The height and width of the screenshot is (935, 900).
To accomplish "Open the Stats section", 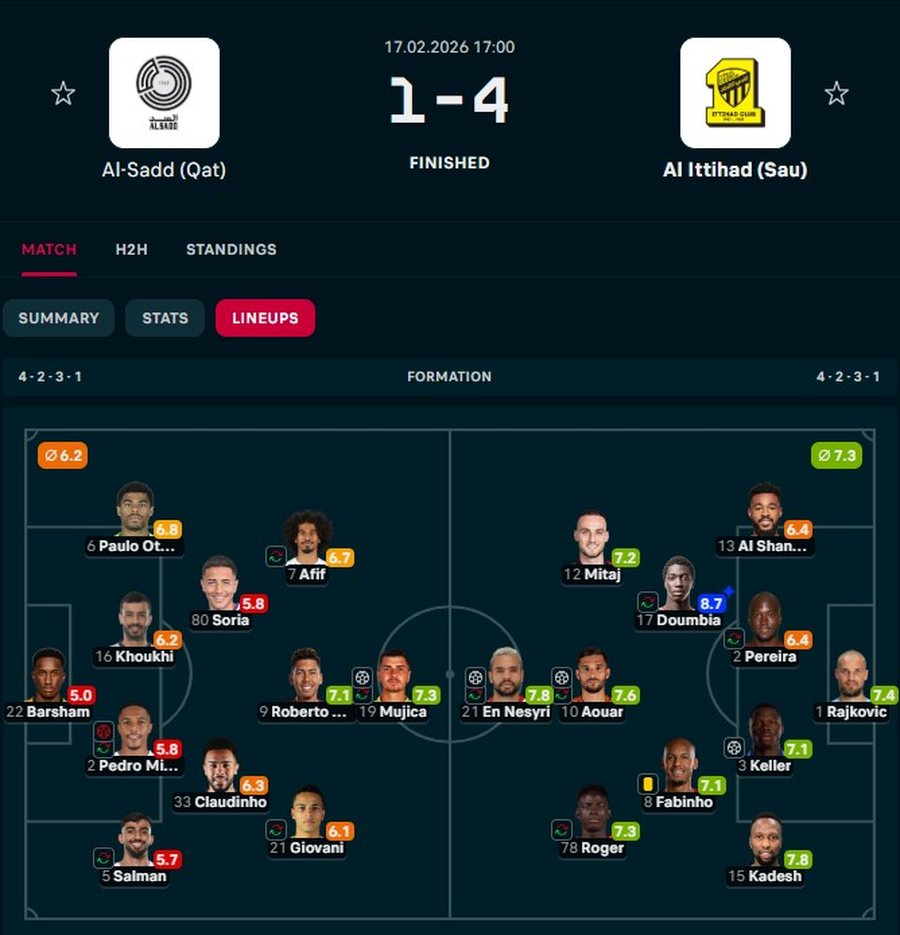I will click(165, 318).
